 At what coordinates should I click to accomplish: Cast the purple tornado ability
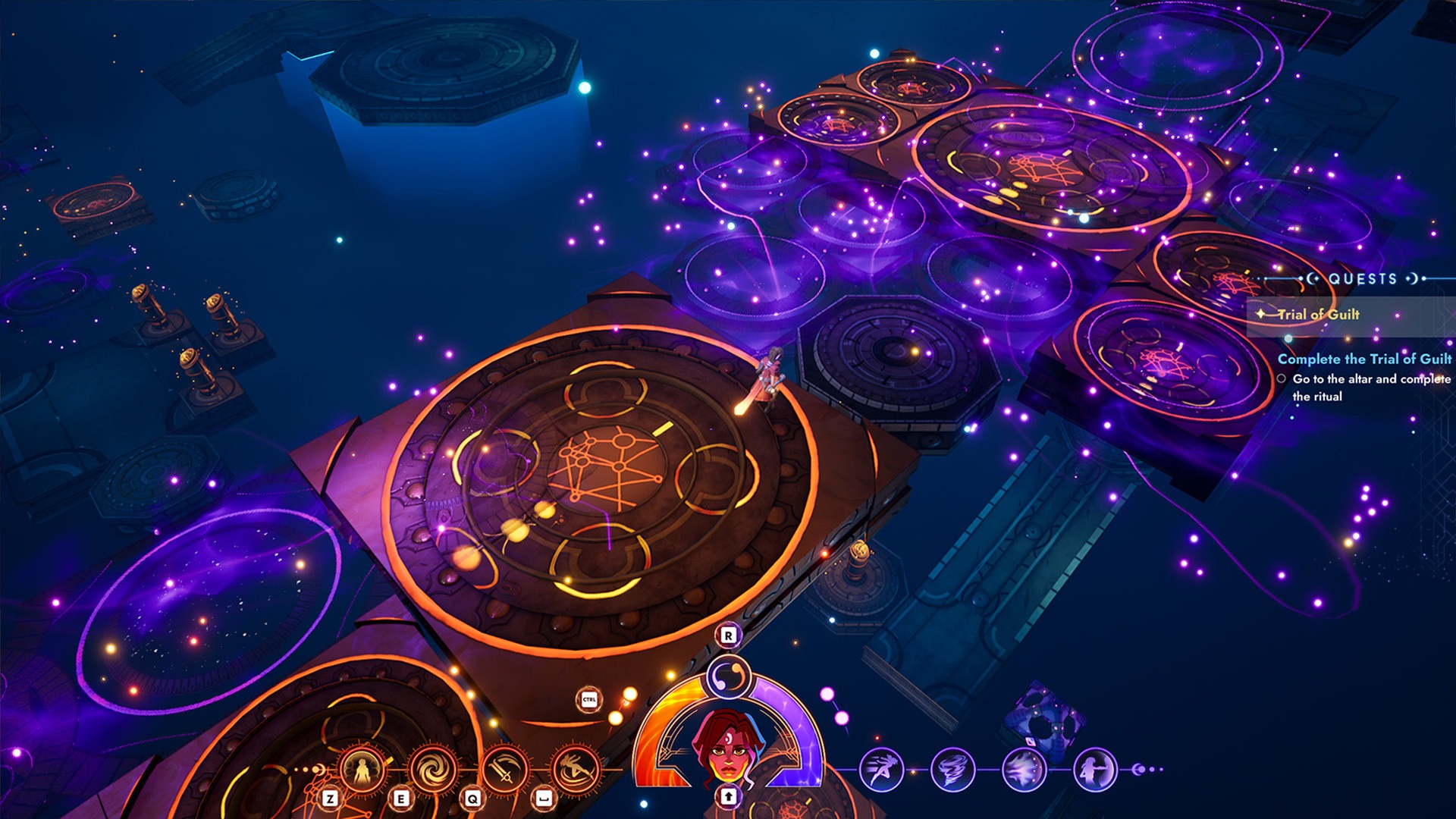pyautogui.click(x=952, y=770)
